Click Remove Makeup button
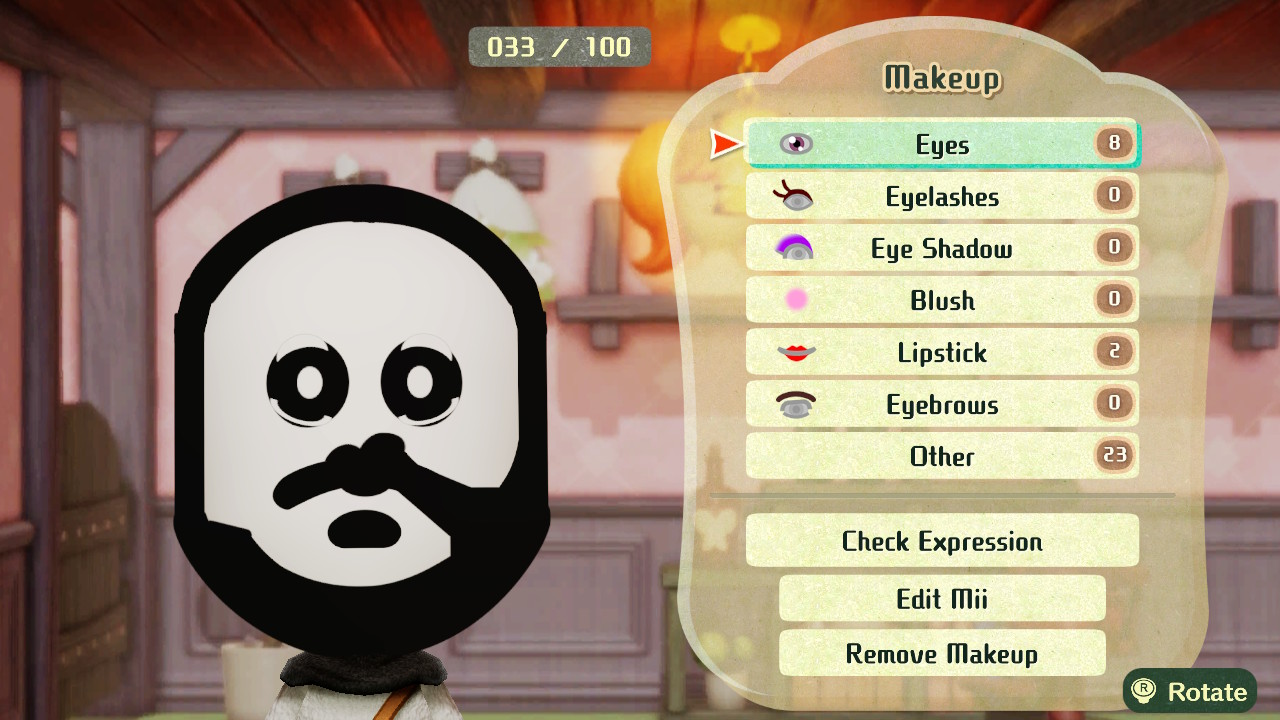 point(941,653)
